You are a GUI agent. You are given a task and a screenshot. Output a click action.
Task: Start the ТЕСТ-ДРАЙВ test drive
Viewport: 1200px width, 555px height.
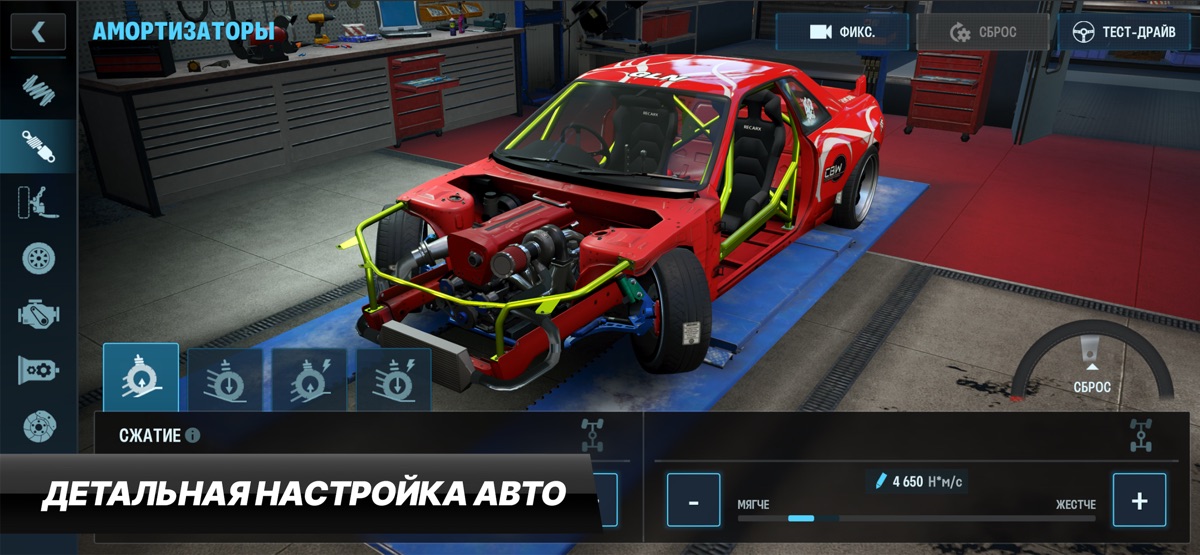1124,32
